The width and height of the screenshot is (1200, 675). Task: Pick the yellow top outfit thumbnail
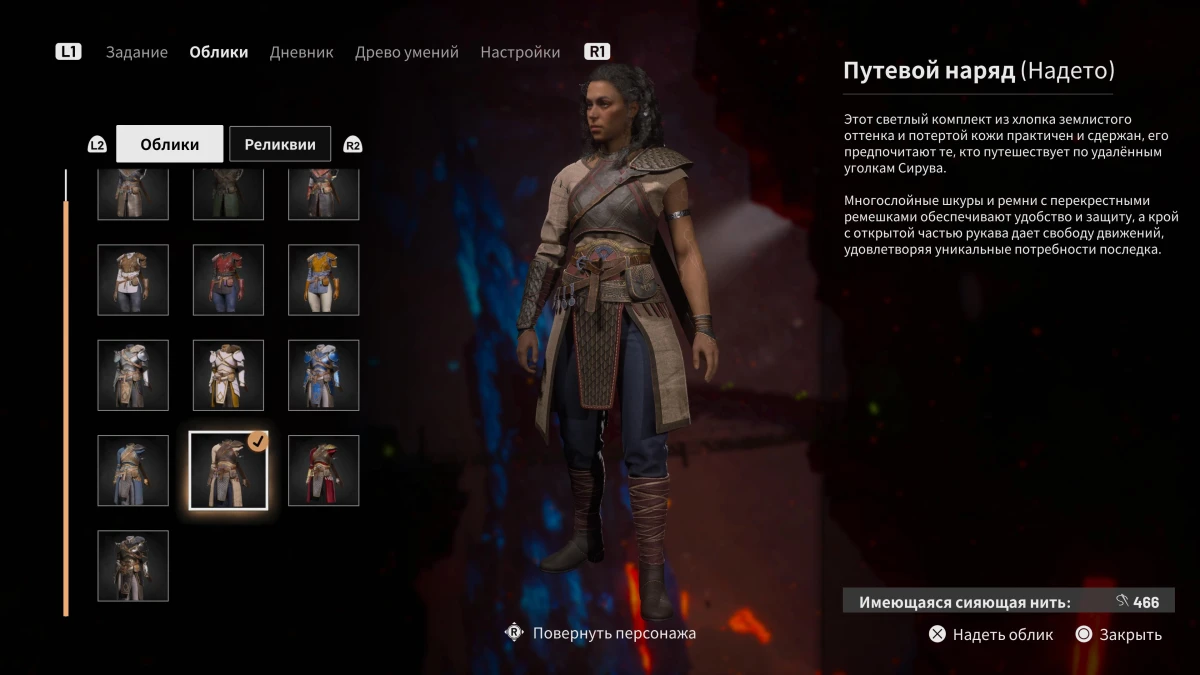point(323,280)
